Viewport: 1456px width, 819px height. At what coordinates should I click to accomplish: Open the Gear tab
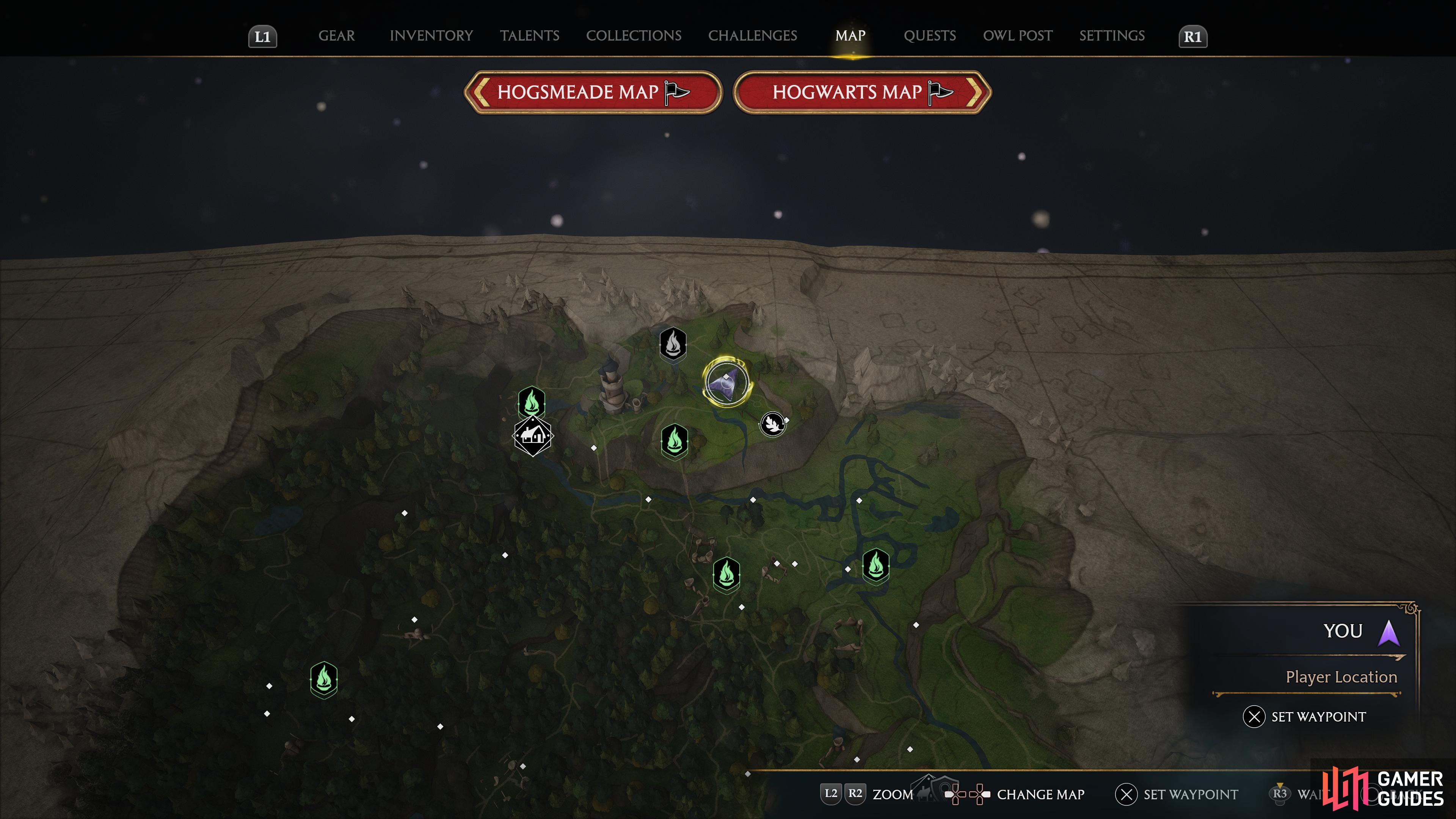point(336,36)
